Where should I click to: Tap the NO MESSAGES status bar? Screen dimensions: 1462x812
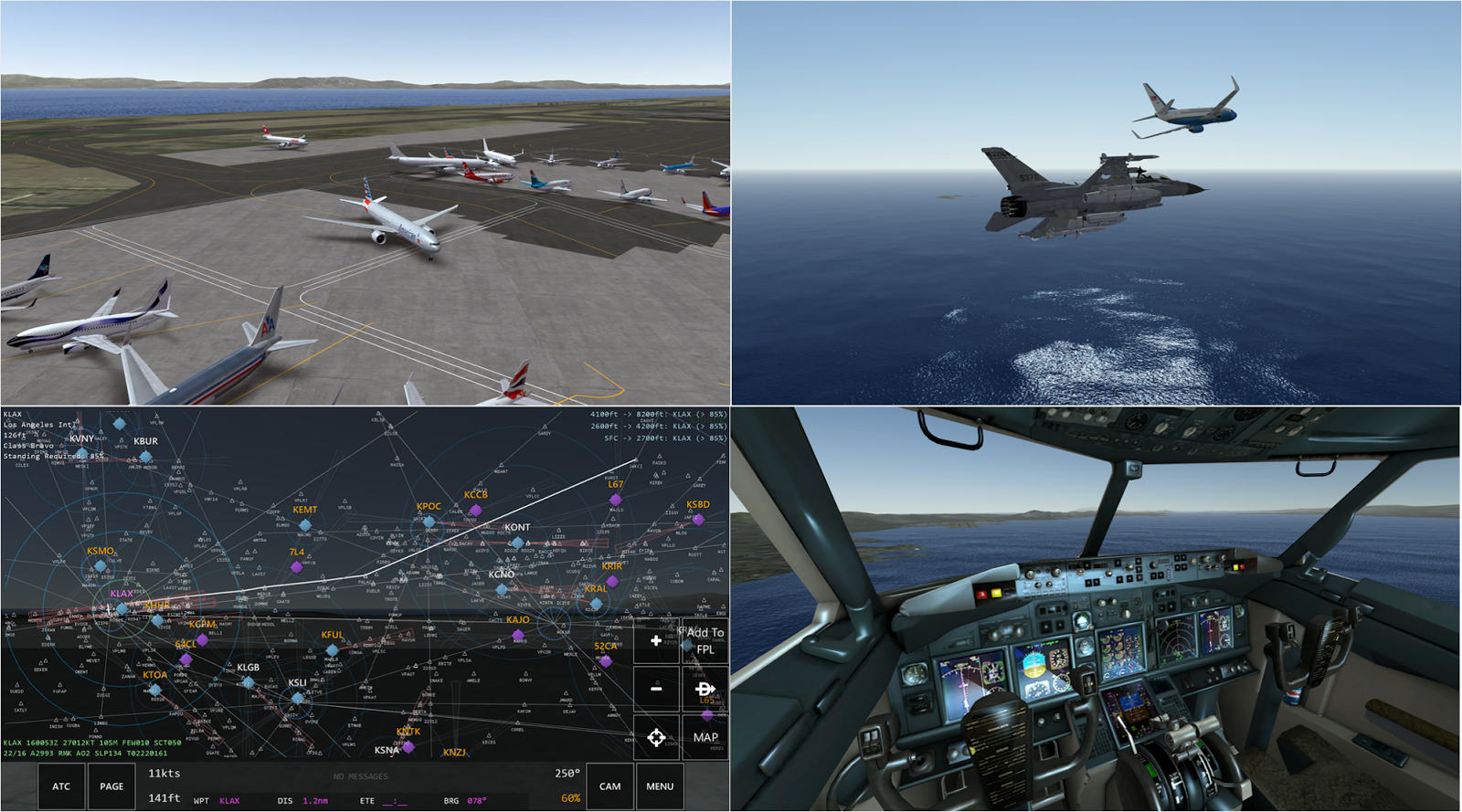click(360, 775)
